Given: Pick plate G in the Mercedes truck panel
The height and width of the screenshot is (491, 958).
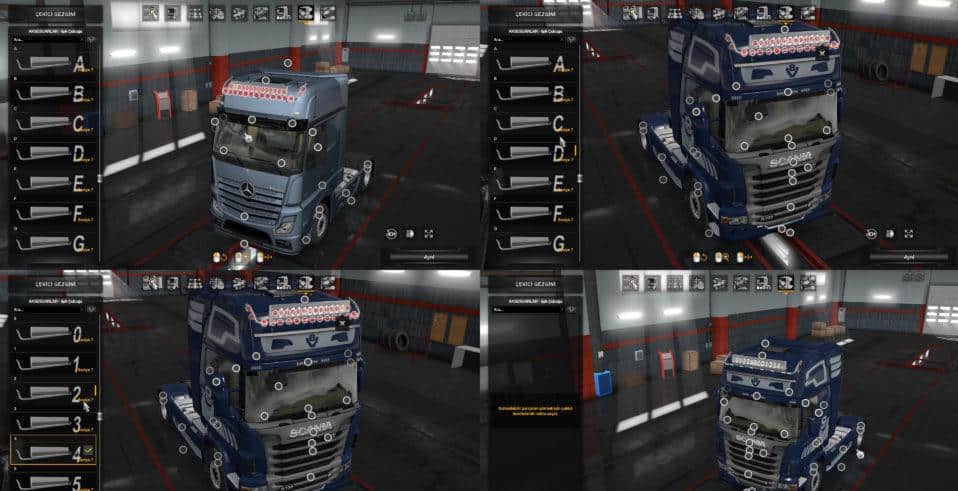Looking at the screenshot, I should (x=54, y=243).
